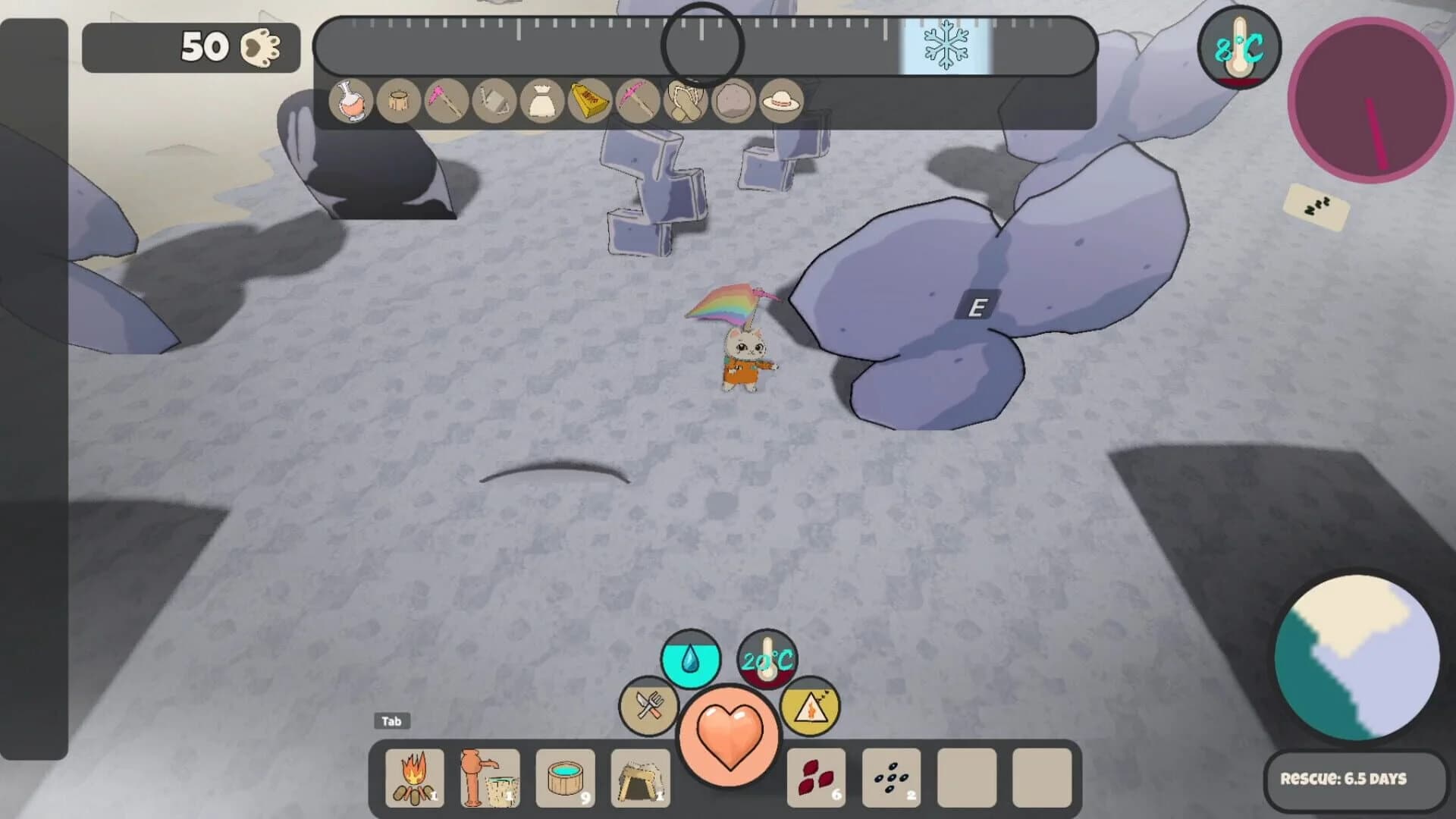Select the potion flask in the hotbar
Screen dimensions: 1456x819
tap(348, 102)
